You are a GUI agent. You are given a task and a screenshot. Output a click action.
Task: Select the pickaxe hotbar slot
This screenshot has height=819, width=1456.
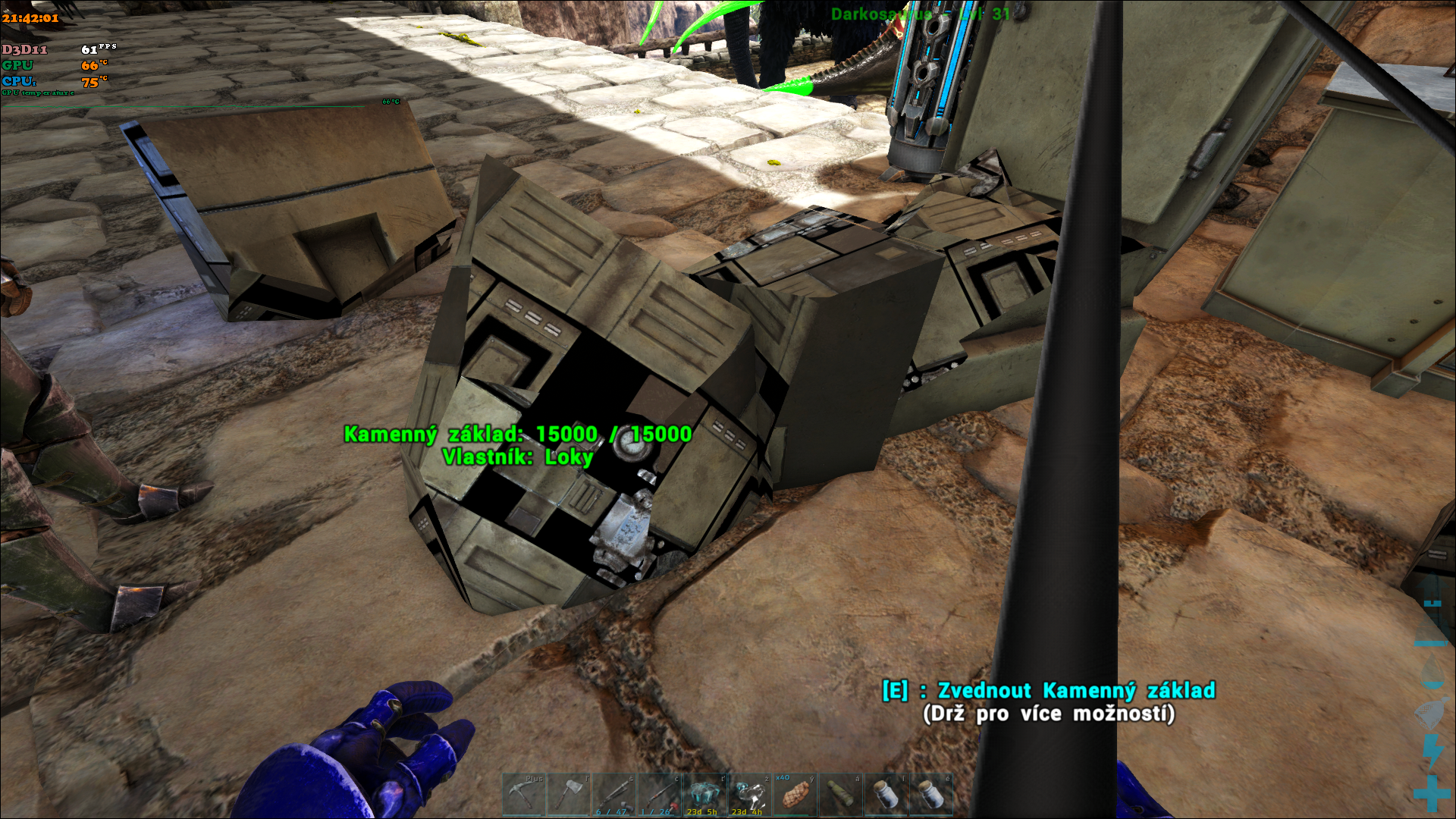coord(523,794)
